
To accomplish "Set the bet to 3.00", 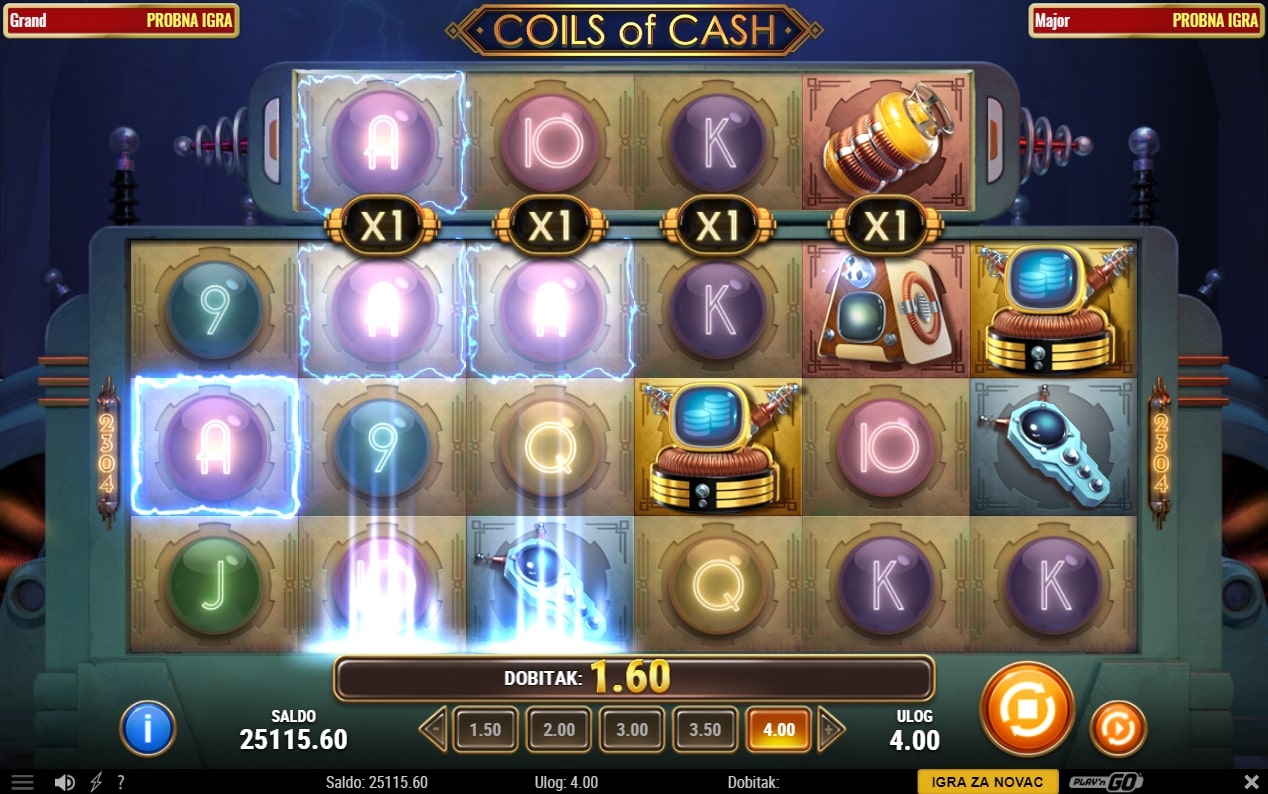I will point(631,729).
